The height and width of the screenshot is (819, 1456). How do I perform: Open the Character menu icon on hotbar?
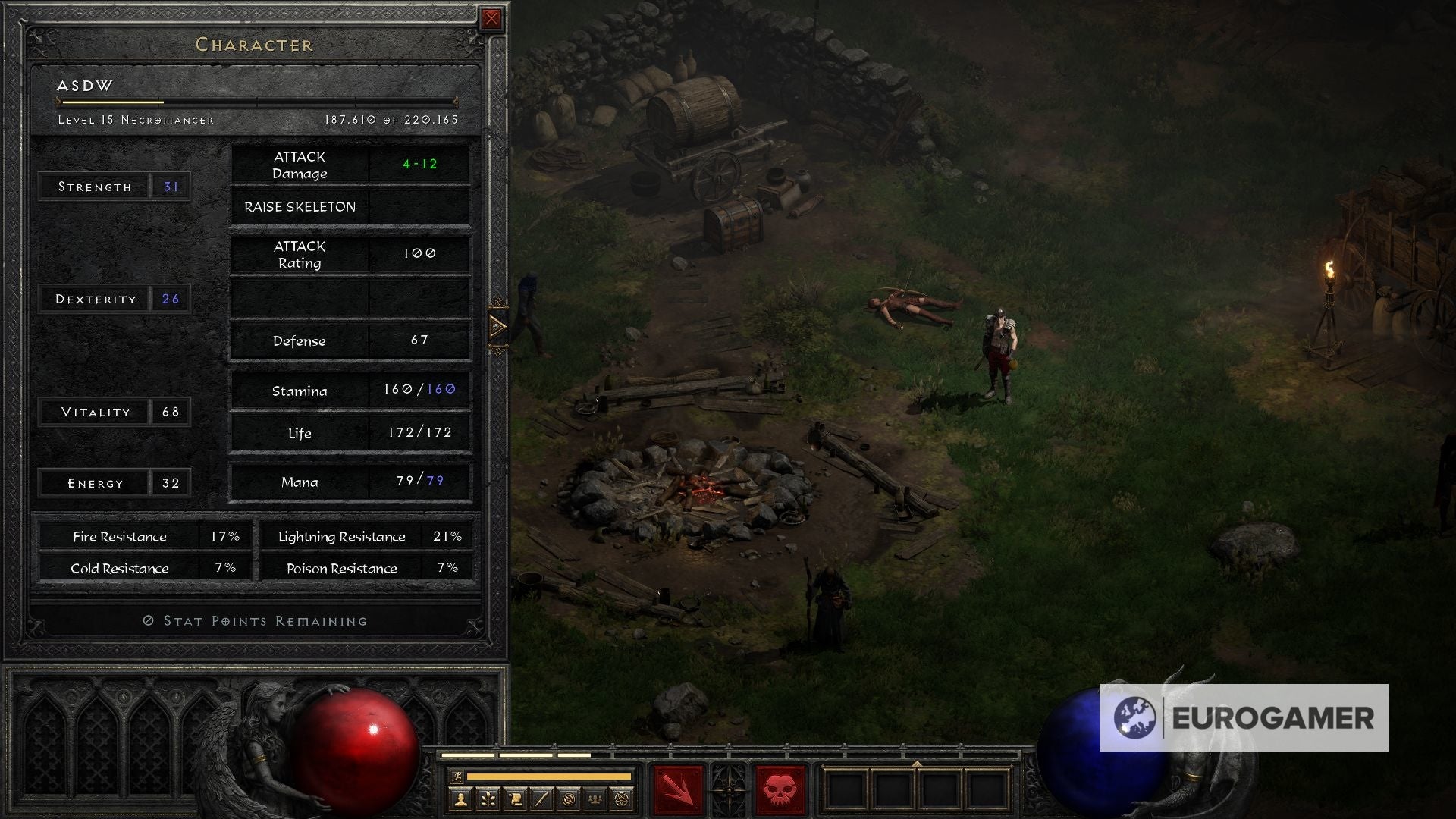pyautogui.click(x=460, y=799)
